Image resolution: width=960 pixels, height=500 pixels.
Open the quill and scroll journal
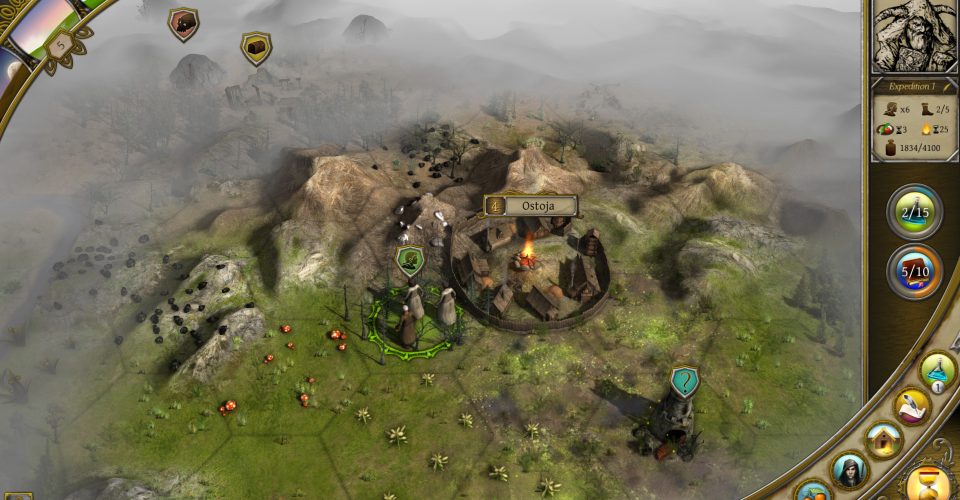(x=912, y=405)
